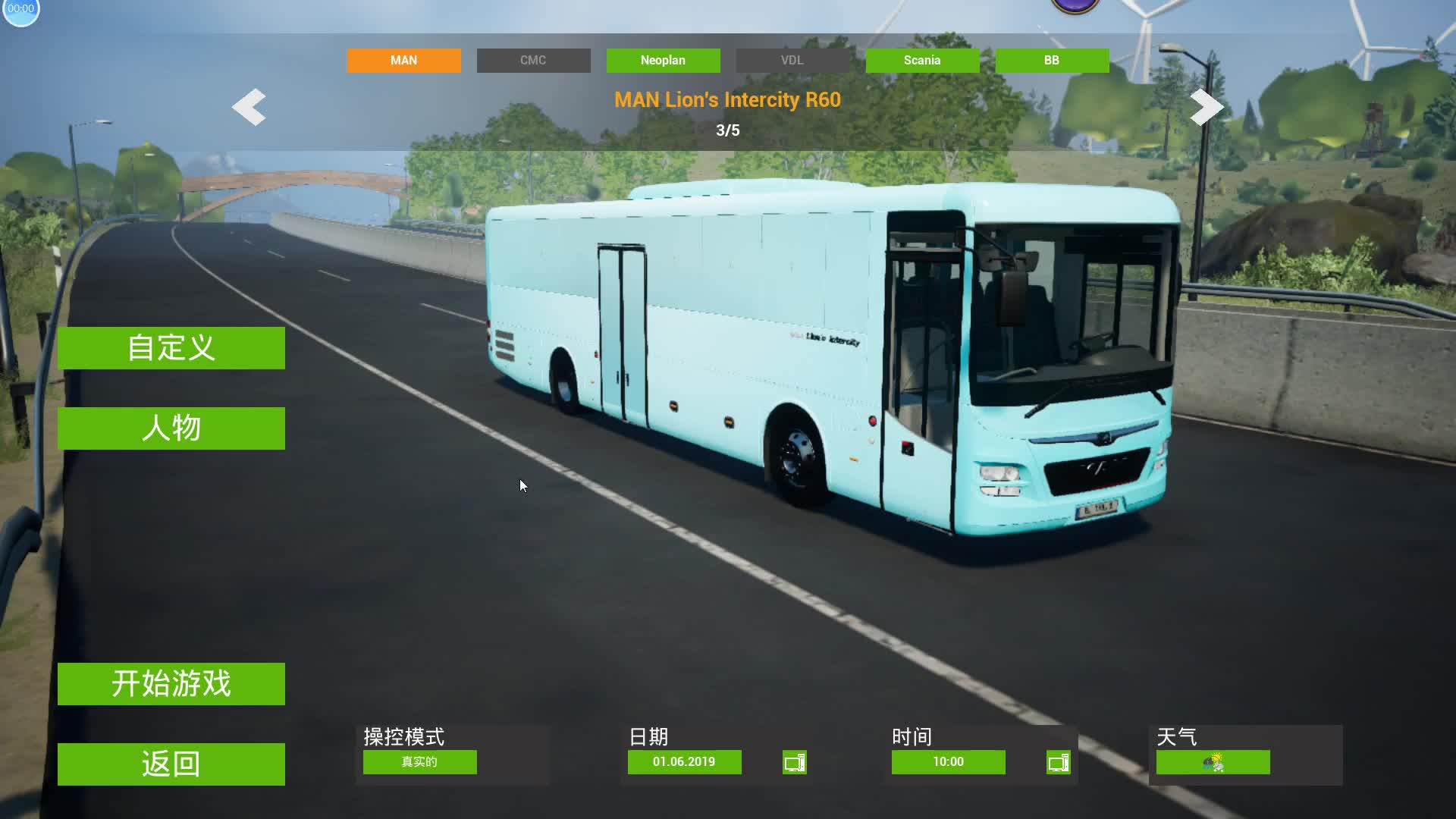Change the 天气 weather setting
The height and width of the screenshot is (819, 1456).
click(x=1213, y=762)
